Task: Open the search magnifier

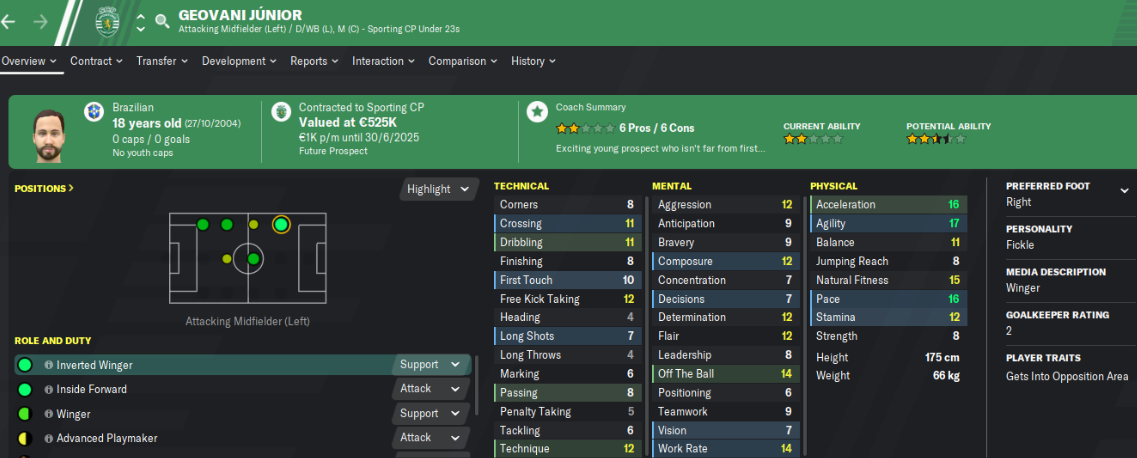Action: click(x=162, y=21)
